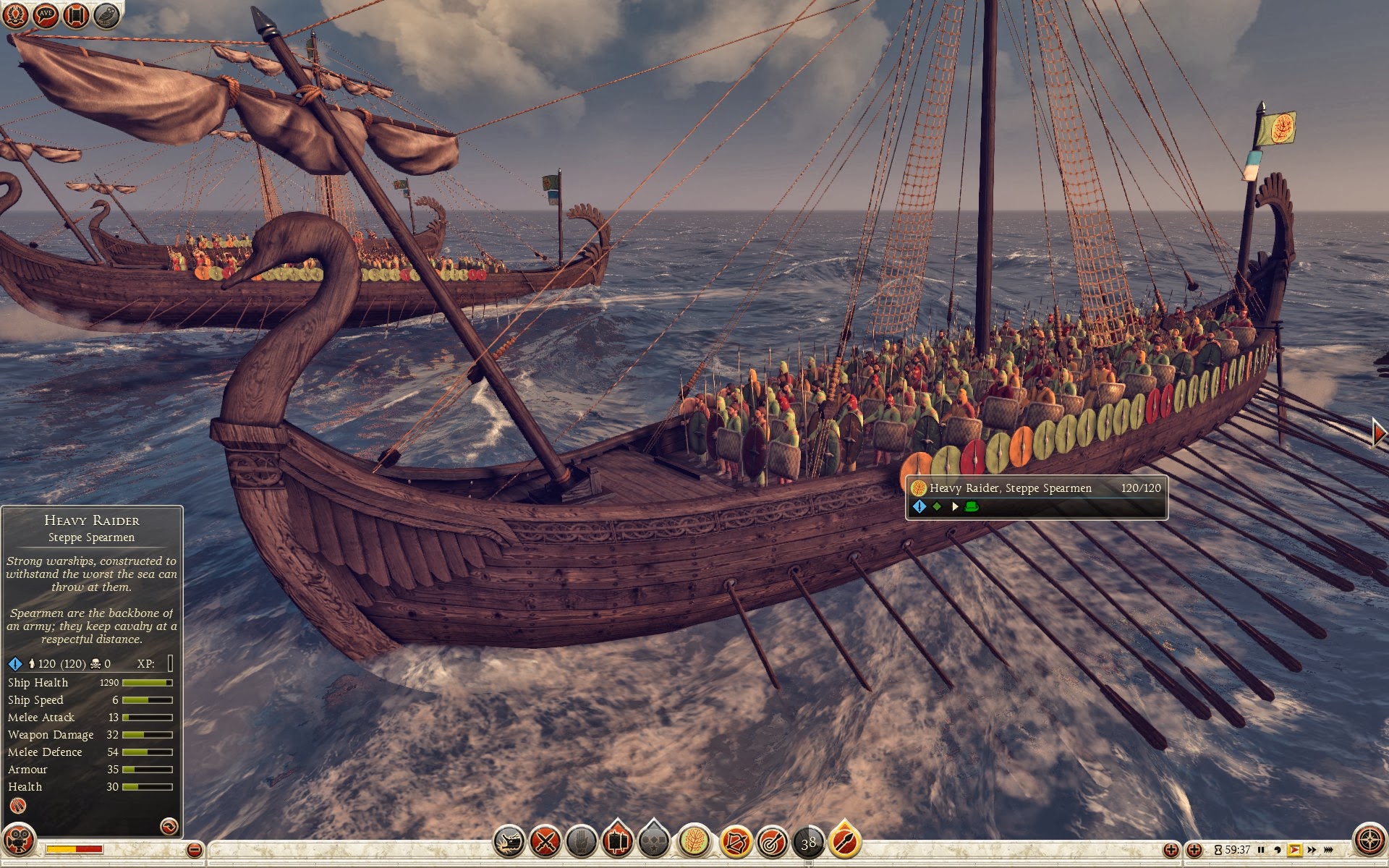Select the Steppe Spearmen leaf unit card
This screenshot has height=868, width=1389.
(694, 842)
